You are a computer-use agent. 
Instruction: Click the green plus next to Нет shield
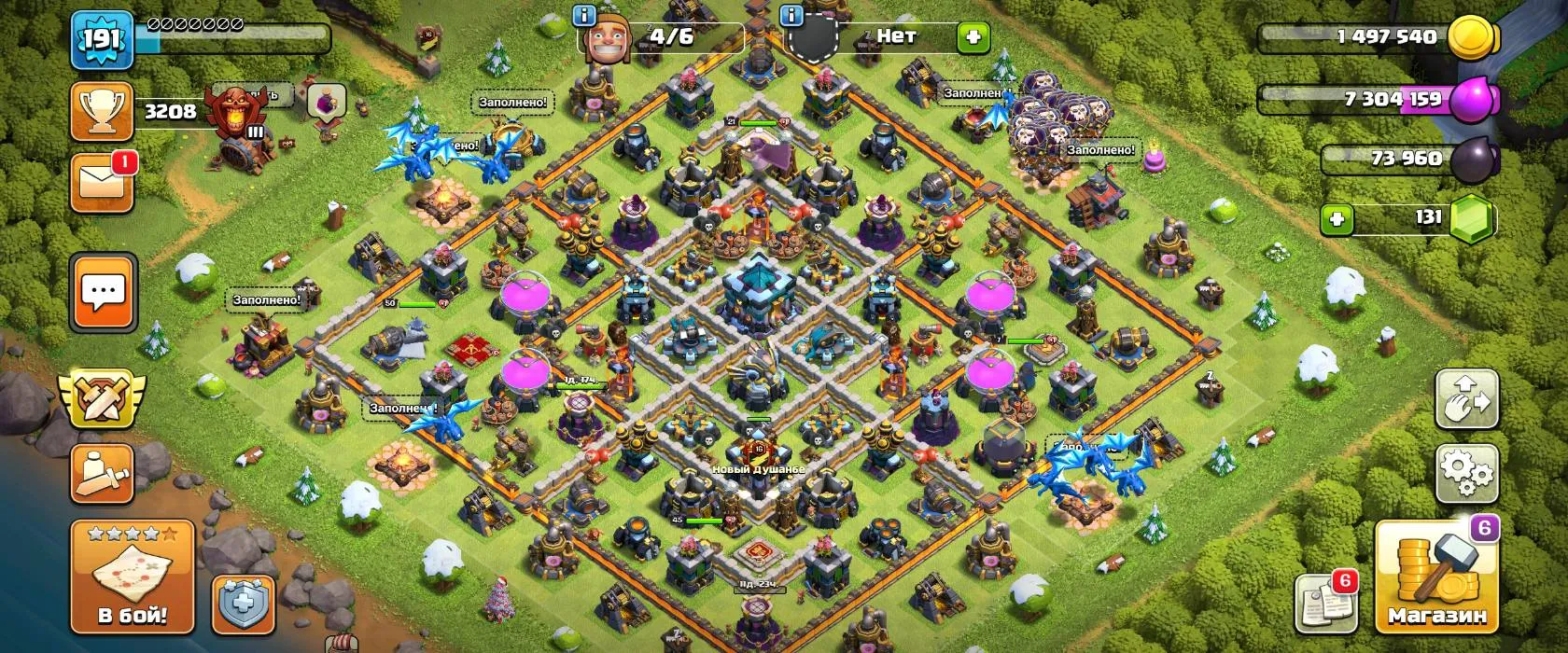(973, 37)
